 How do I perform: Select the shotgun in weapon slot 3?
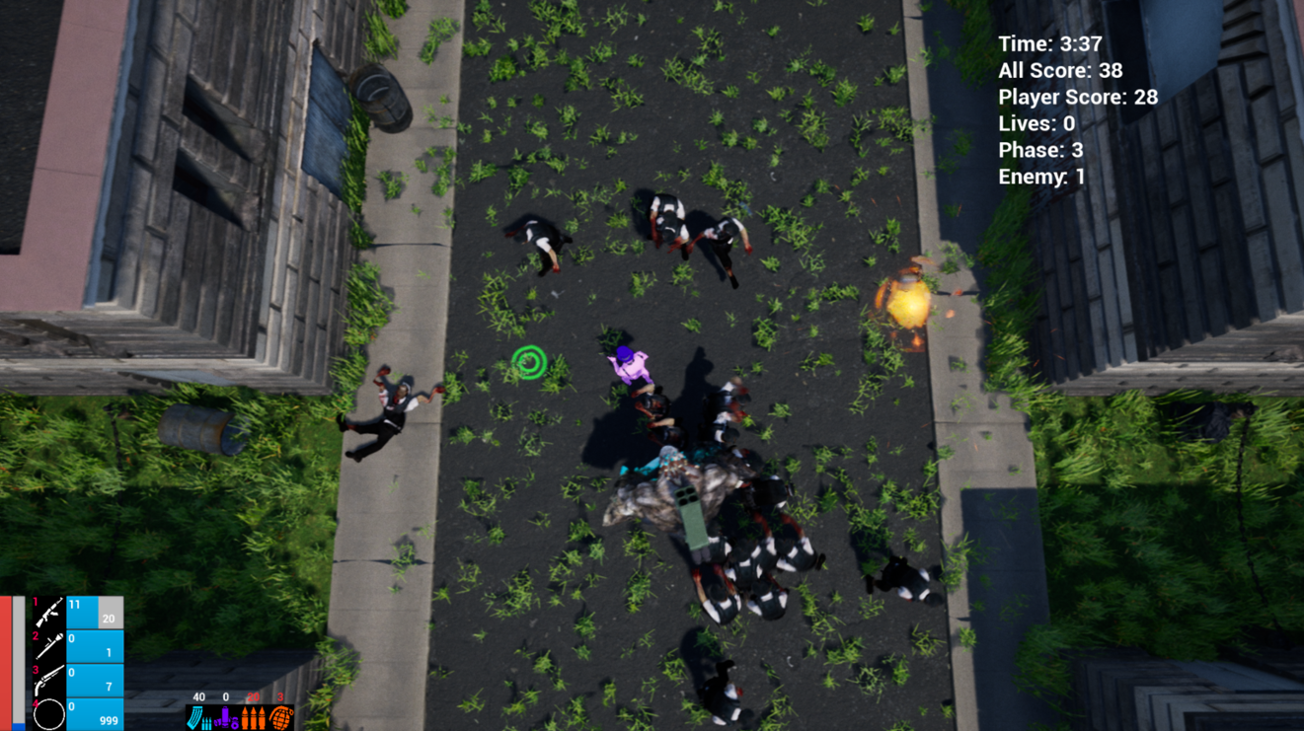[50, 679]
